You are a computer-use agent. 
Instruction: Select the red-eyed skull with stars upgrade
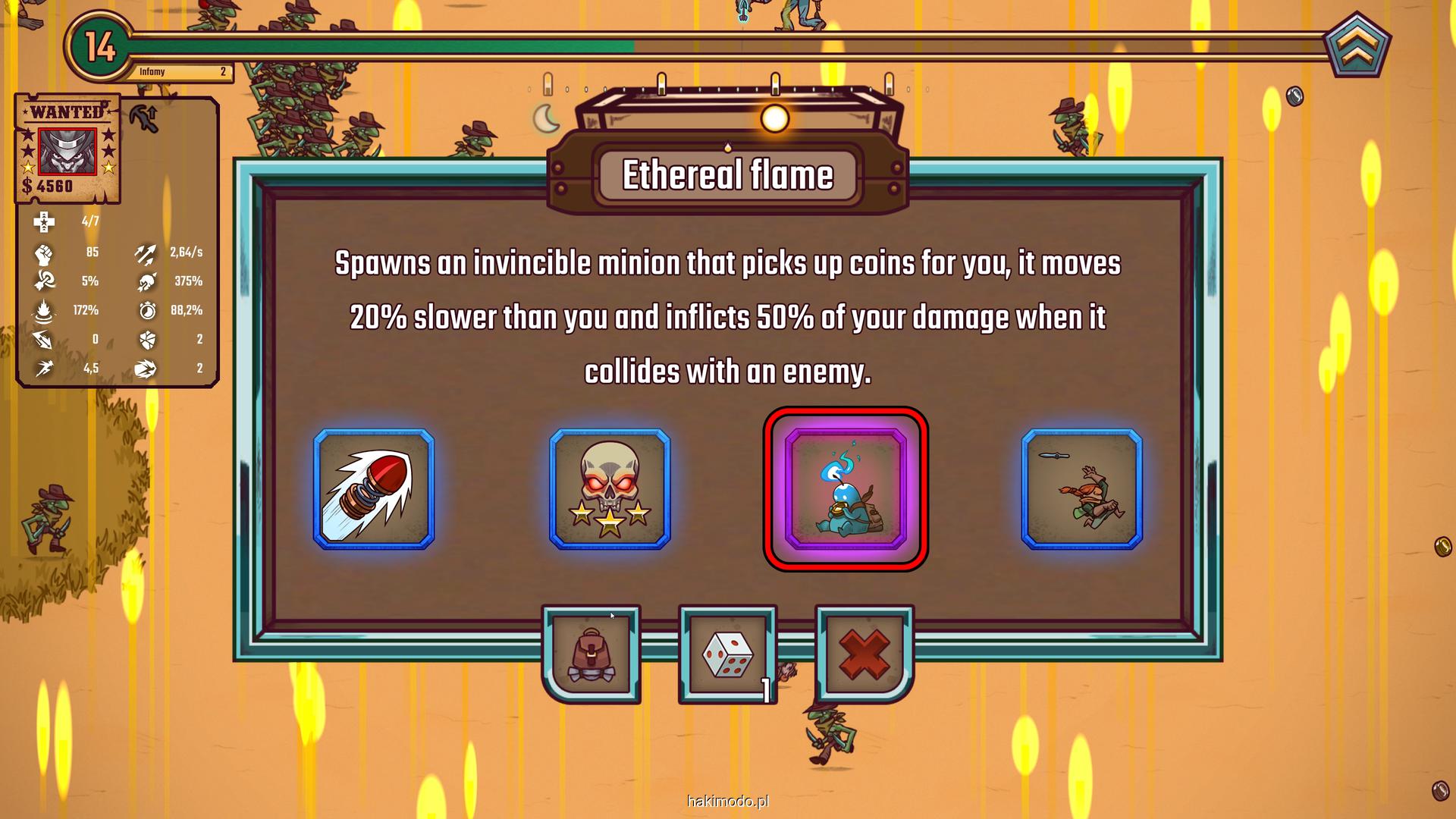(x=610, y=489)
